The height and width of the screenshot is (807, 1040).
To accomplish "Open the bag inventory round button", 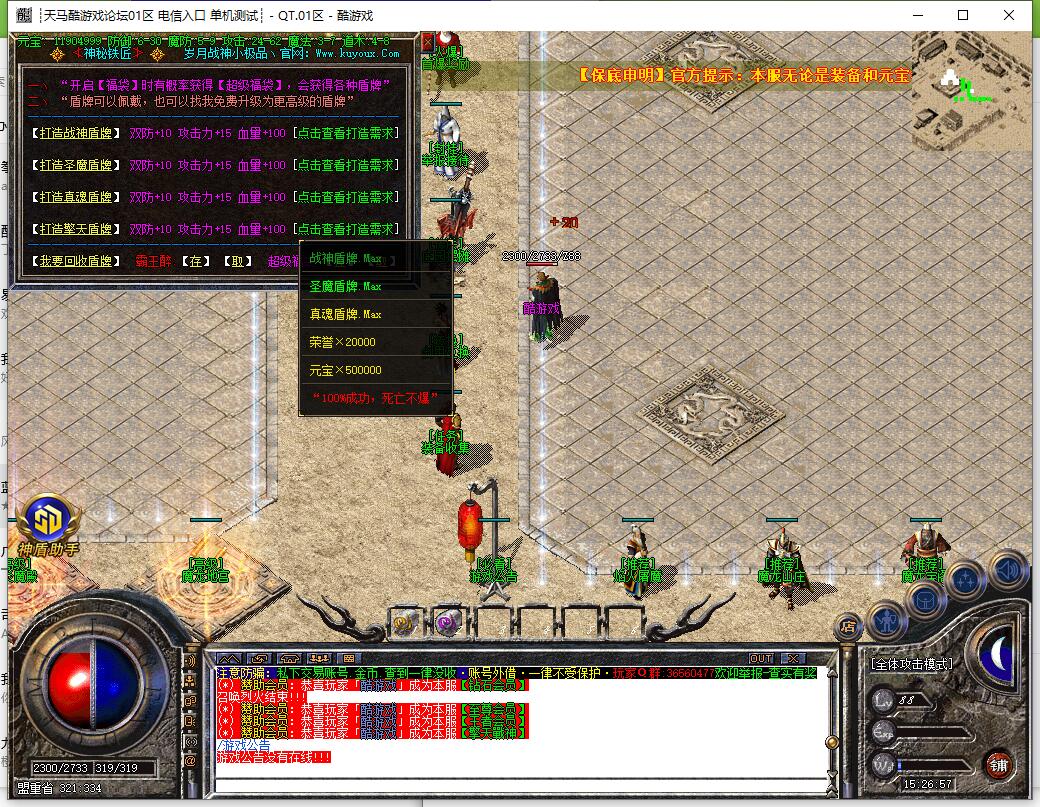I will pyautogui.click(x=925, y=598).
